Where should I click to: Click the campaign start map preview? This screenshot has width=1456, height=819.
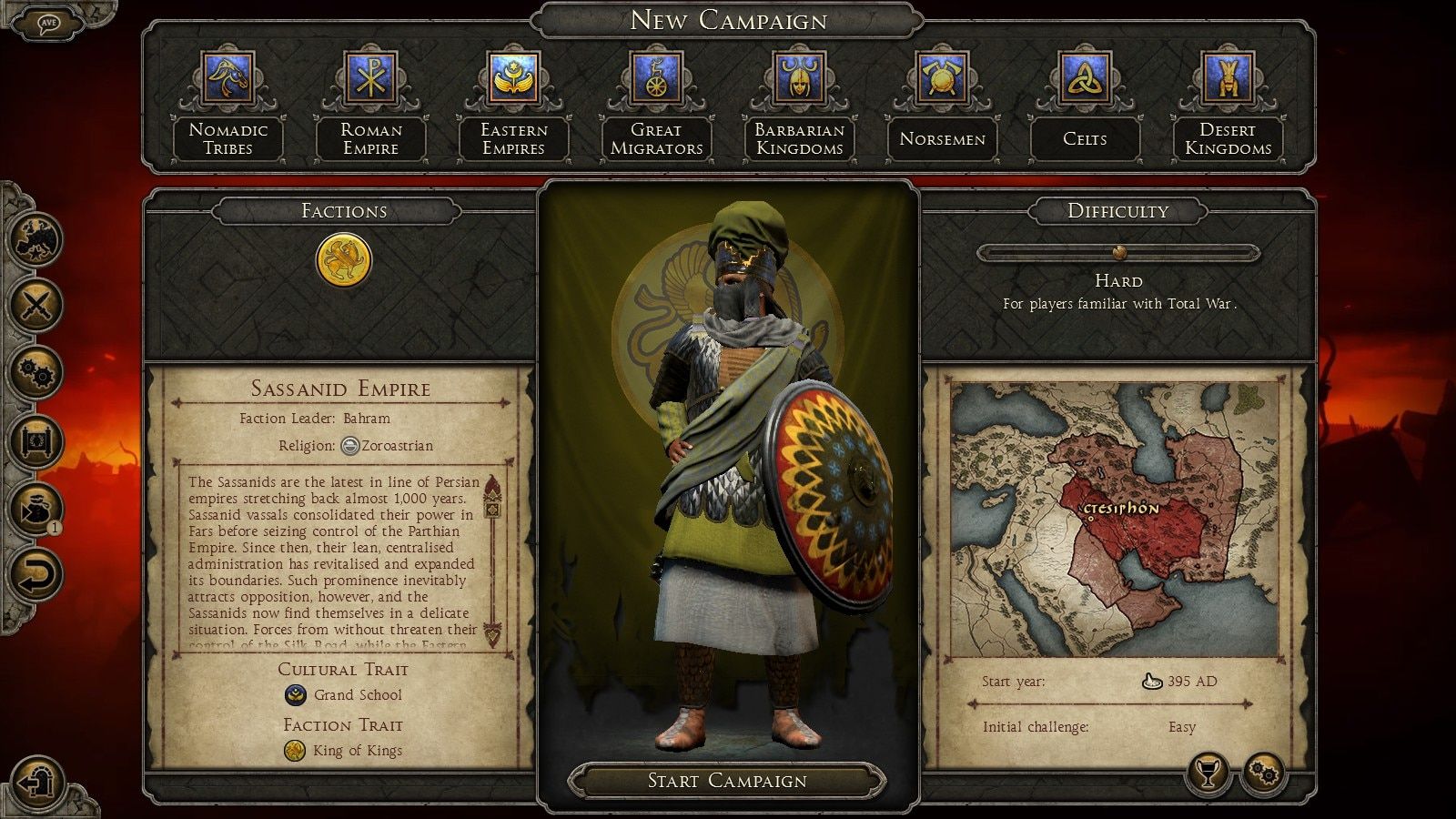click(1115, 519)
